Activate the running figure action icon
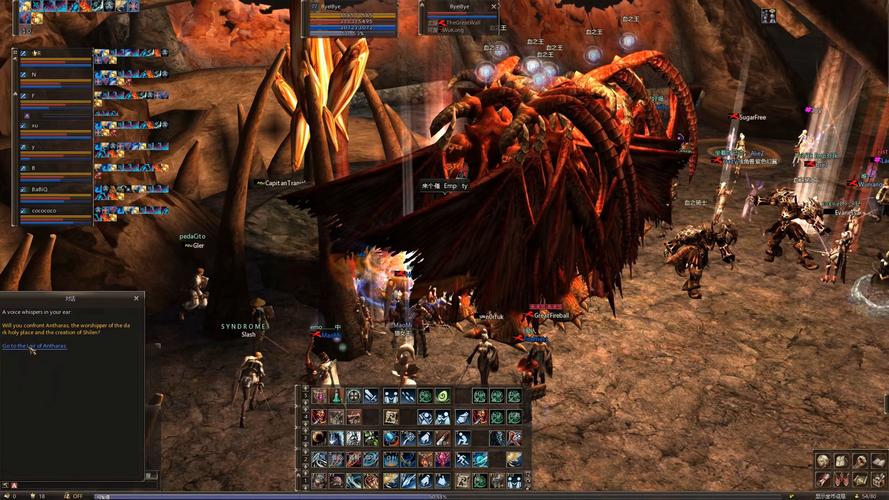 pyautogui.click(x=464, y=459)
